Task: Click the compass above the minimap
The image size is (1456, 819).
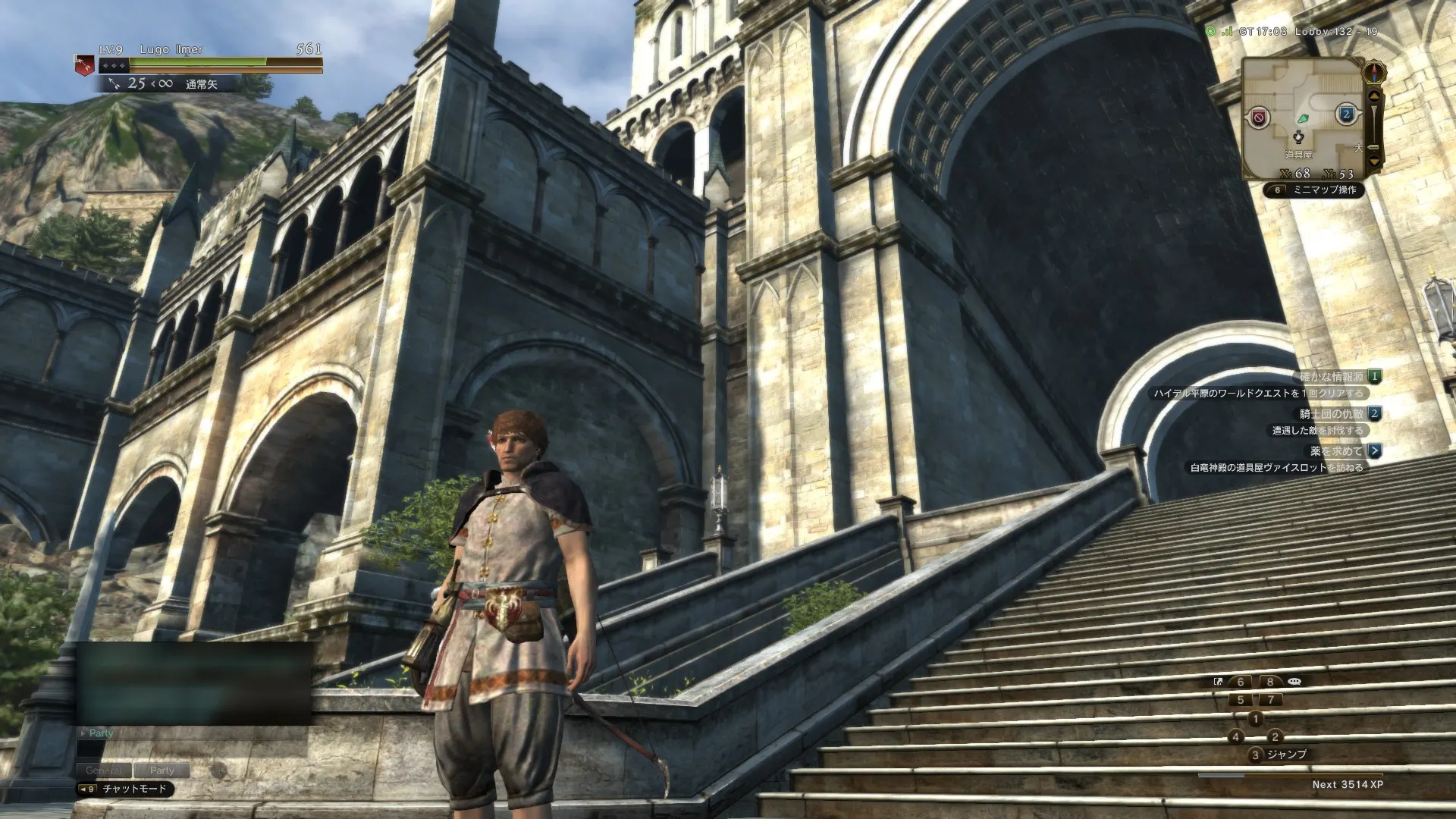Action: pyautogui.click(x=1374, y=71)
